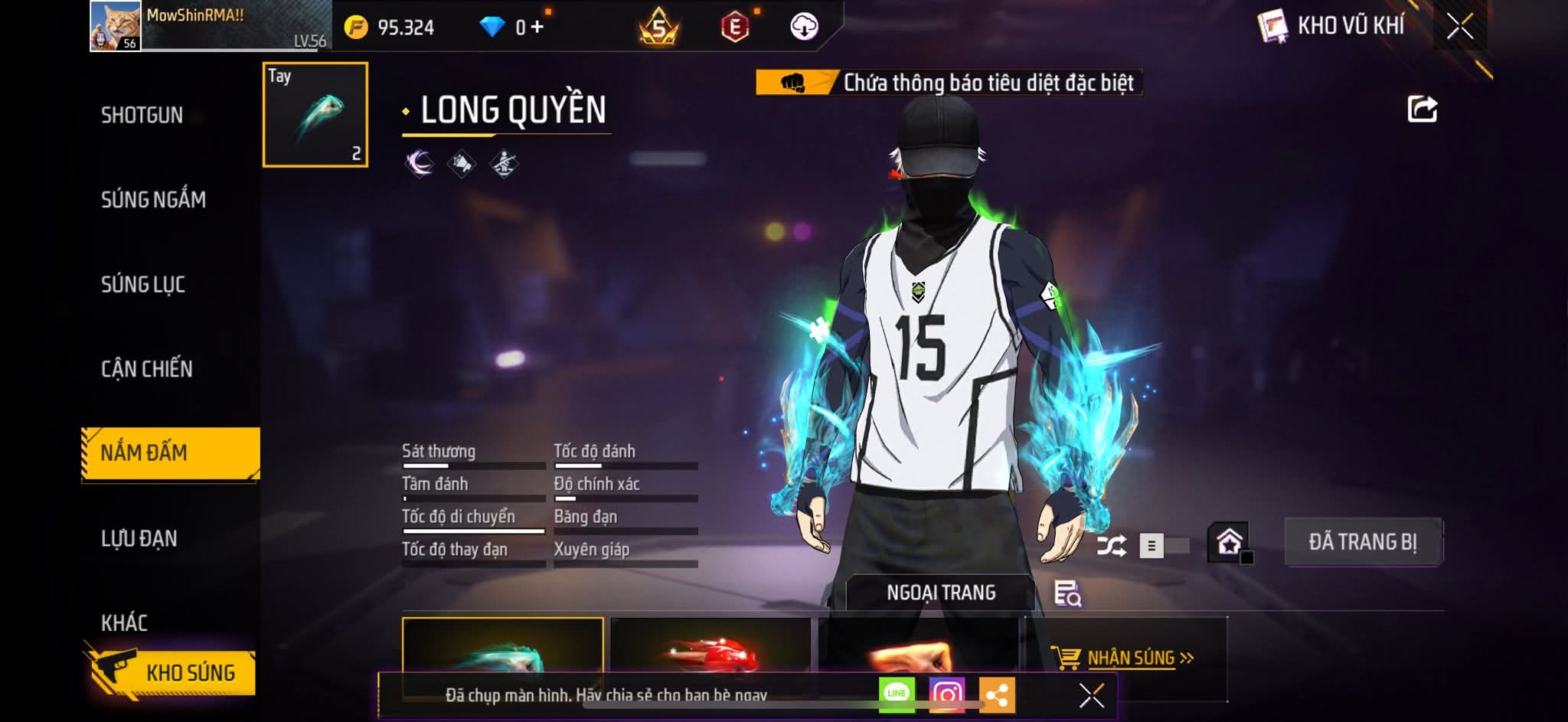This screenshot has height=722, width=1568.
Task: Select the SHOTGUN weapon category
Action: [142, 115]
